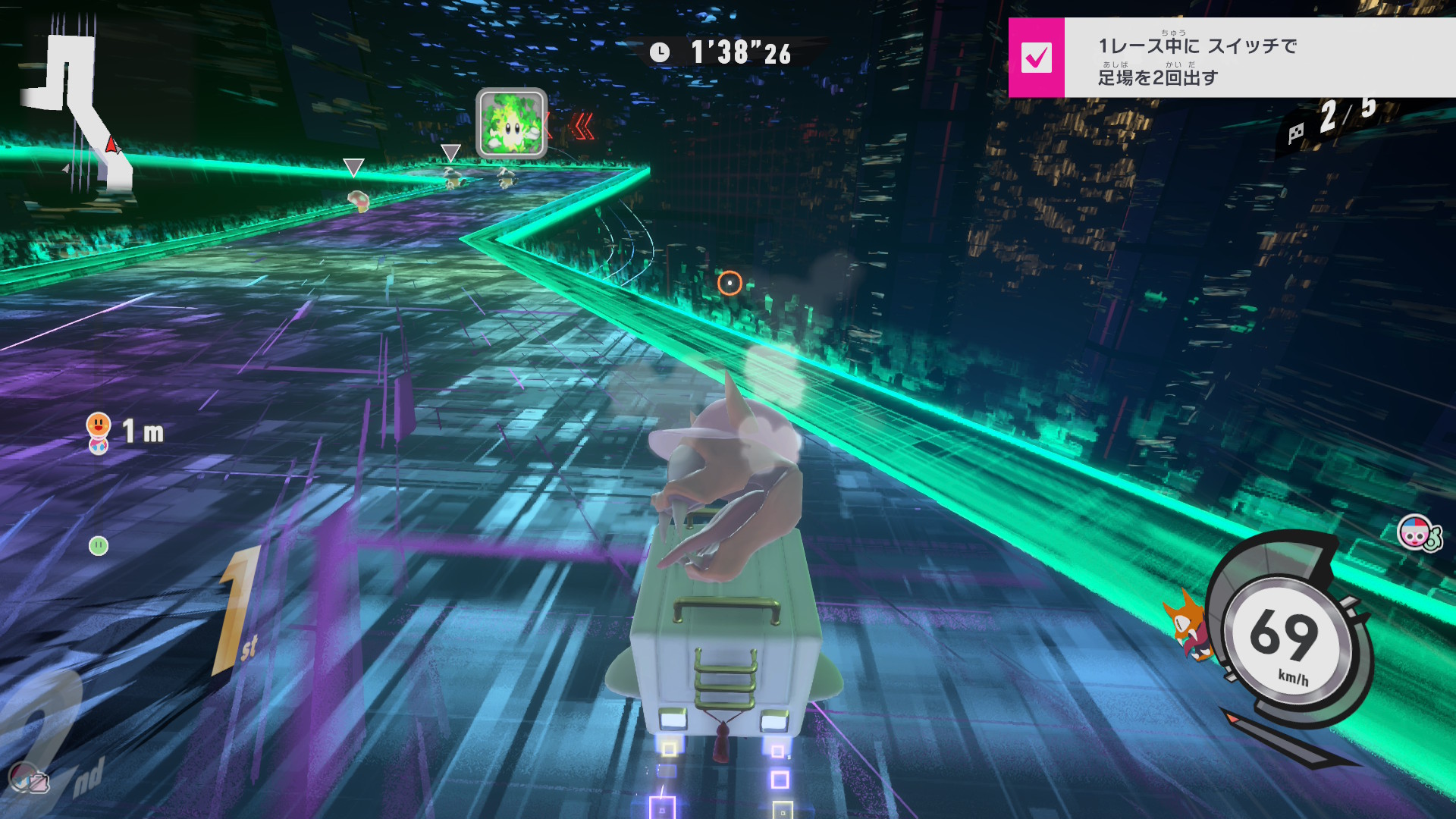Select the orange rival icon beside 1 m
This screenshot has height=819, width=1456.
pyautogui.click(x=99, y=432)
